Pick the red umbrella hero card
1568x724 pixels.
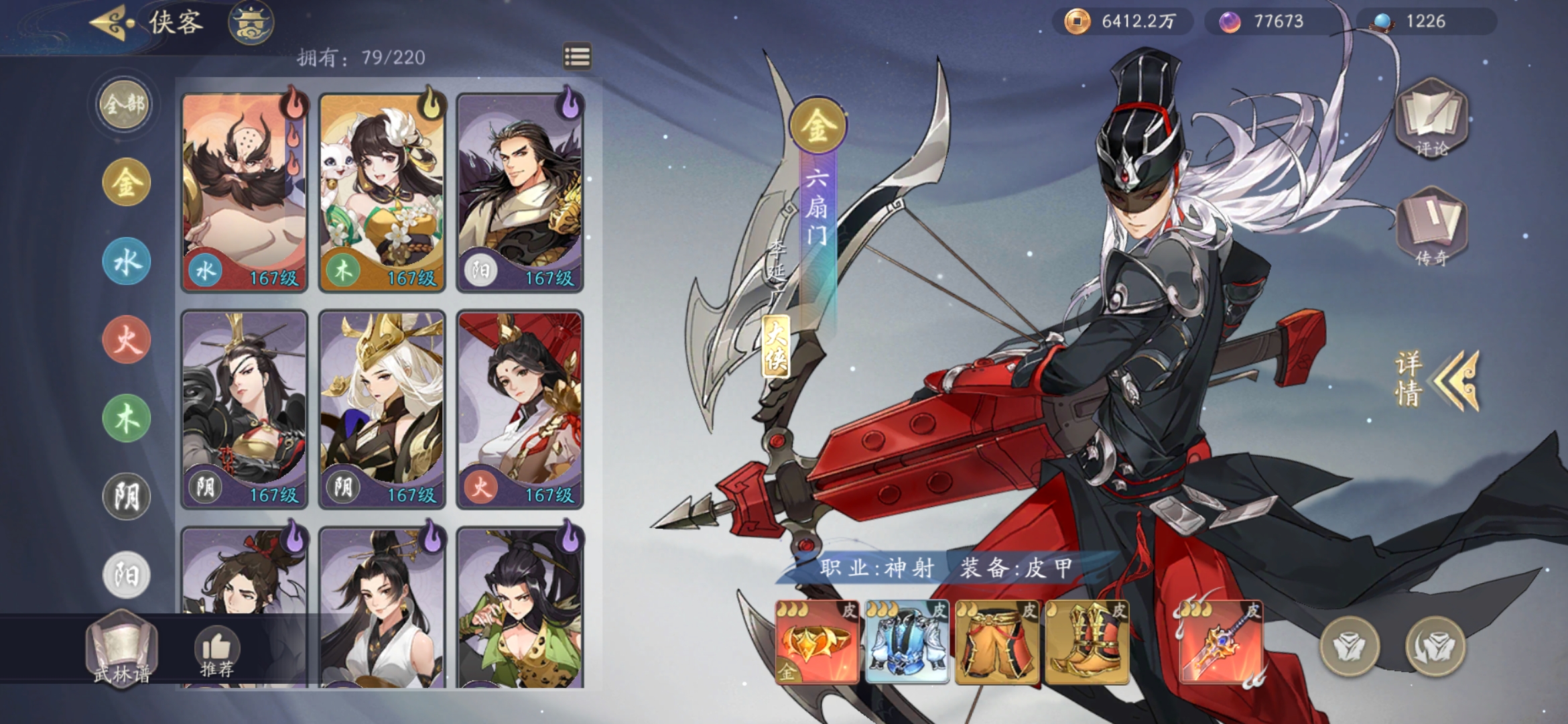click(520, 409)
